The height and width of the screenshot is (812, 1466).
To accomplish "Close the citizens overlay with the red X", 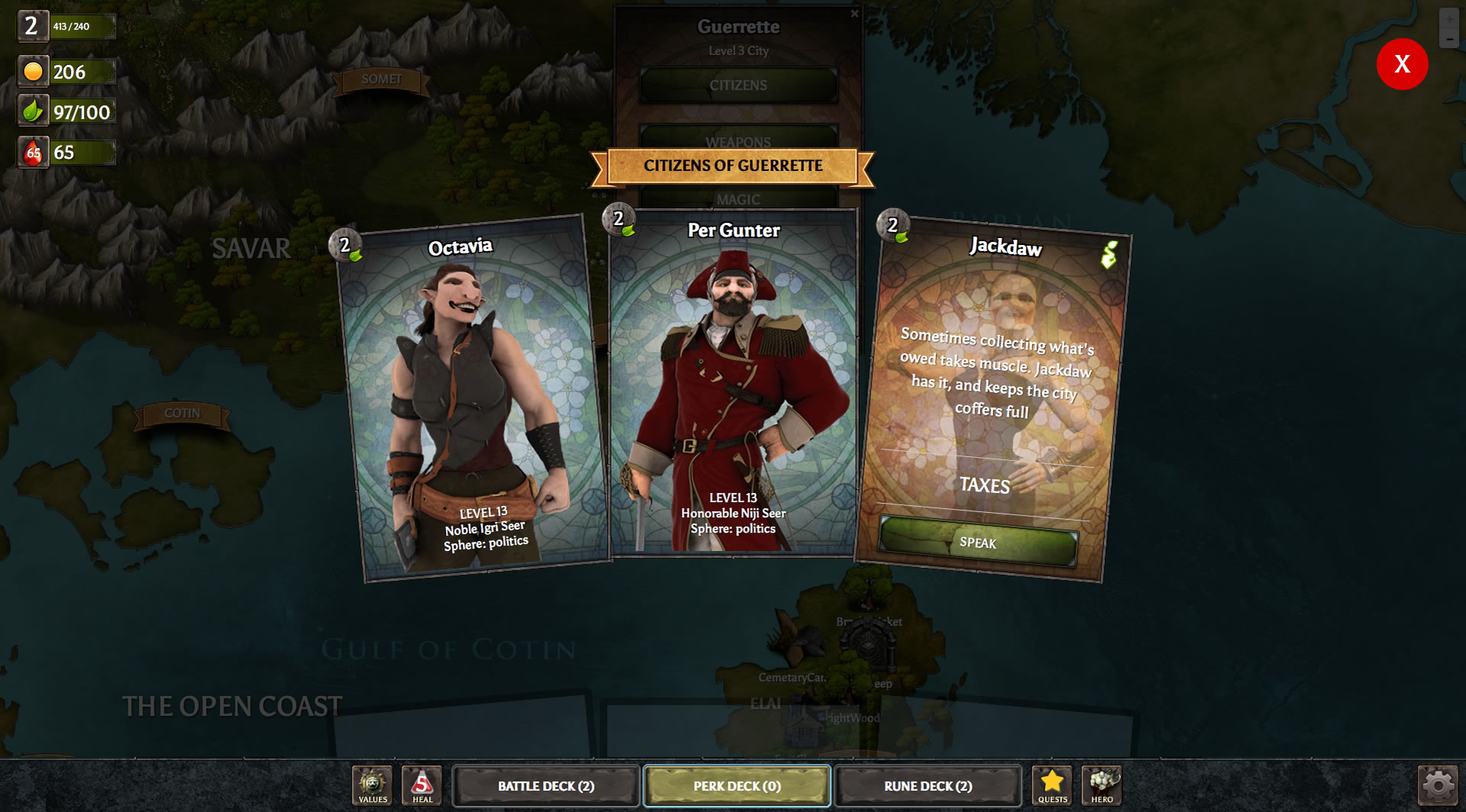I will pyautogui.click(x=1402, y=64).
